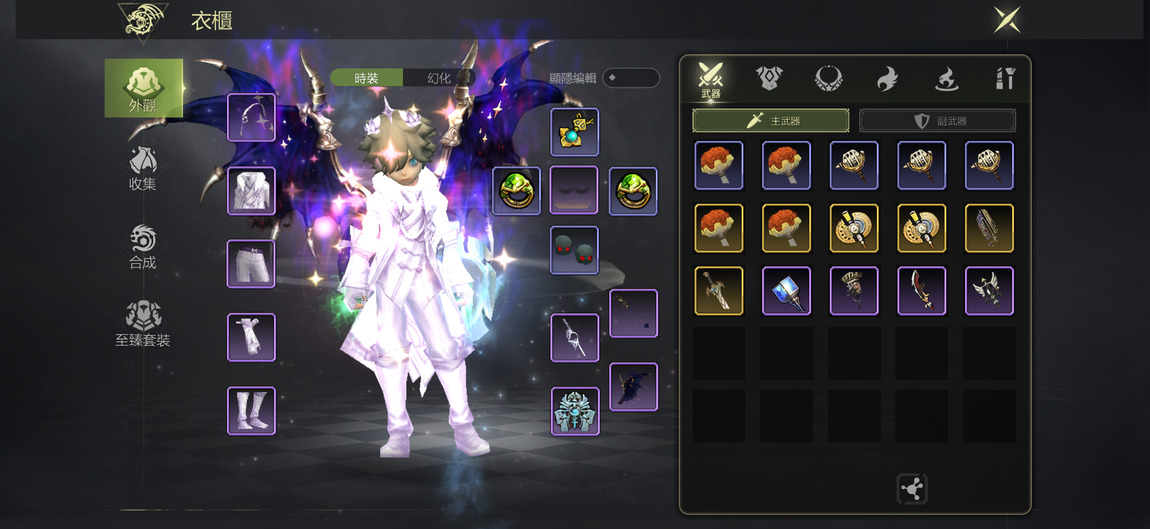Screen dimensions: 1150x529
Task: Pick the blue hammer weapon skin
Action: tap(787, 291)
